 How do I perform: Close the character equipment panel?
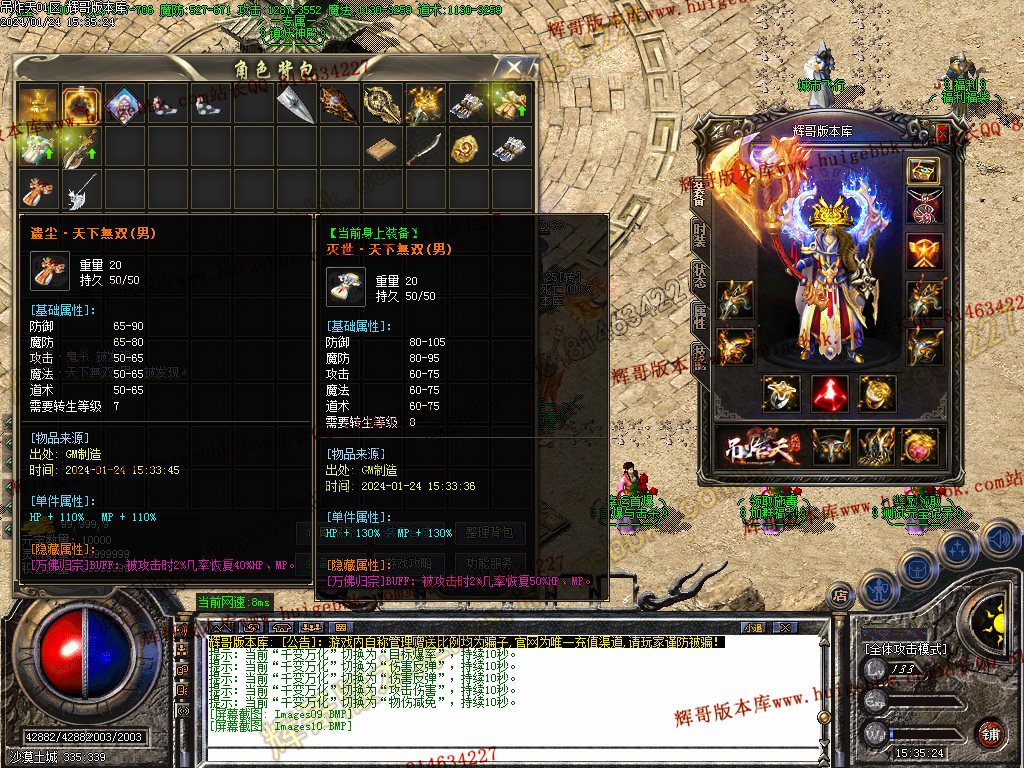(x=941, y=131)
